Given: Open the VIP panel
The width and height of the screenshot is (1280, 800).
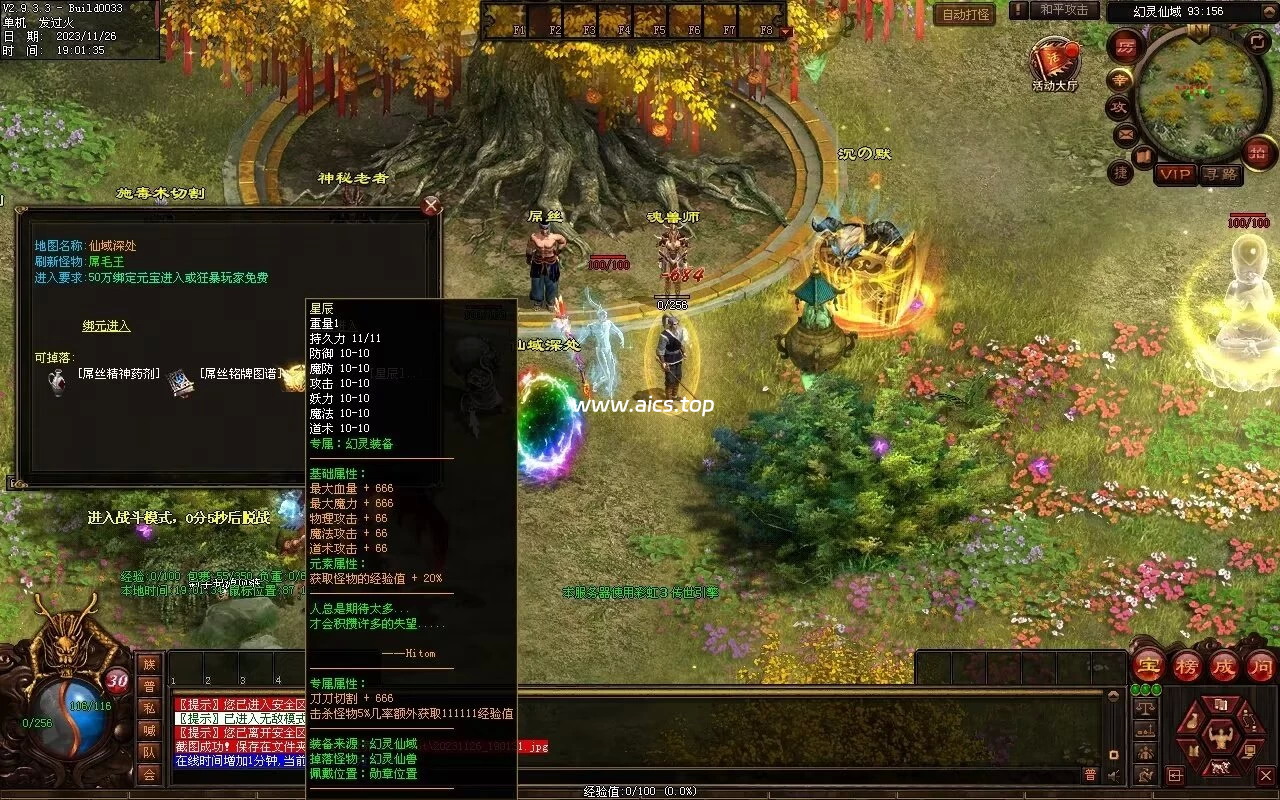Looking at the screenshot, I should tap(1175, 174).
